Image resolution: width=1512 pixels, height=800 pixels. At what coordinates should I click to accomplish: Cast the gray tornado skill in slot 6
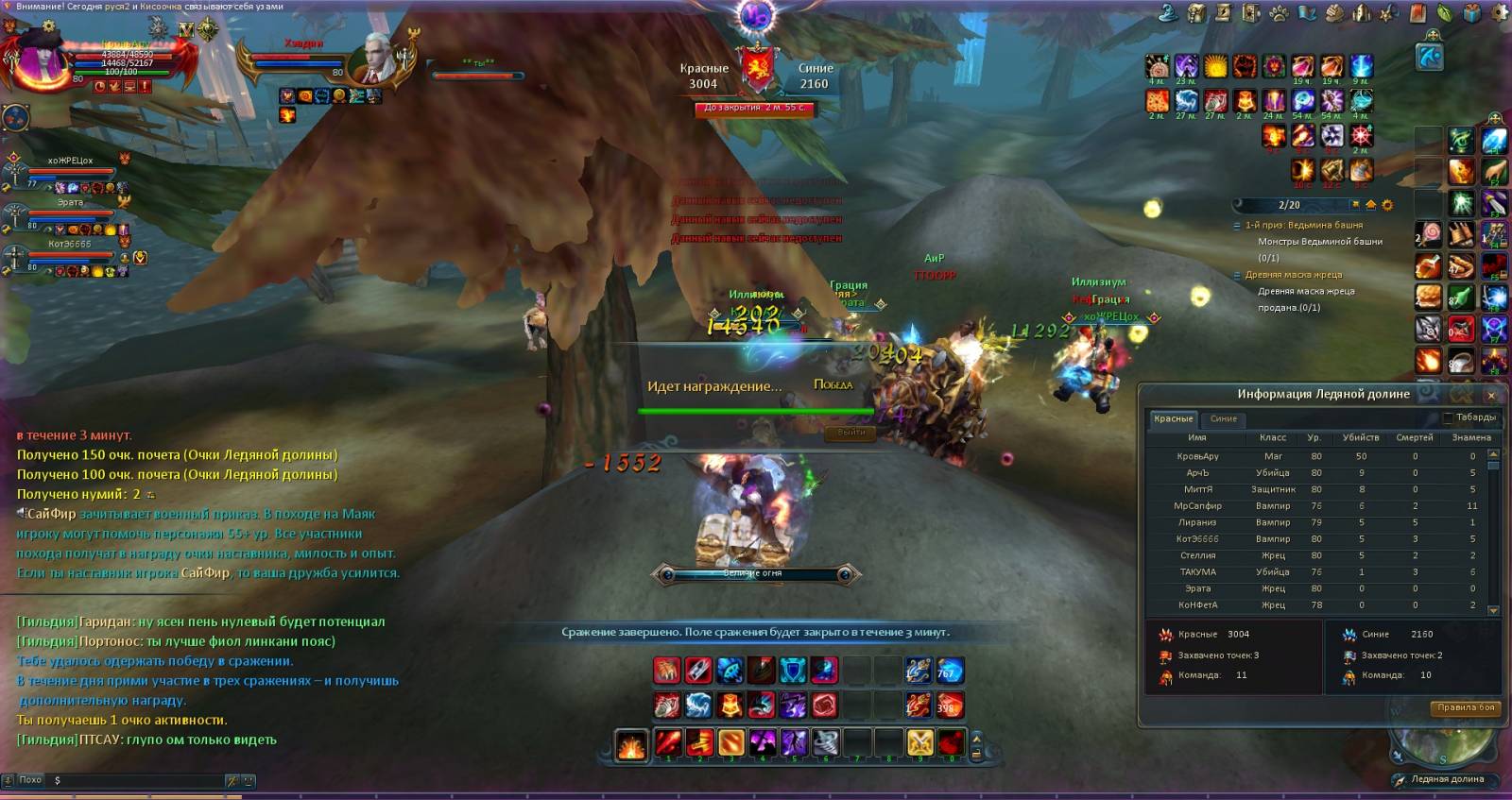coord(825,743)
